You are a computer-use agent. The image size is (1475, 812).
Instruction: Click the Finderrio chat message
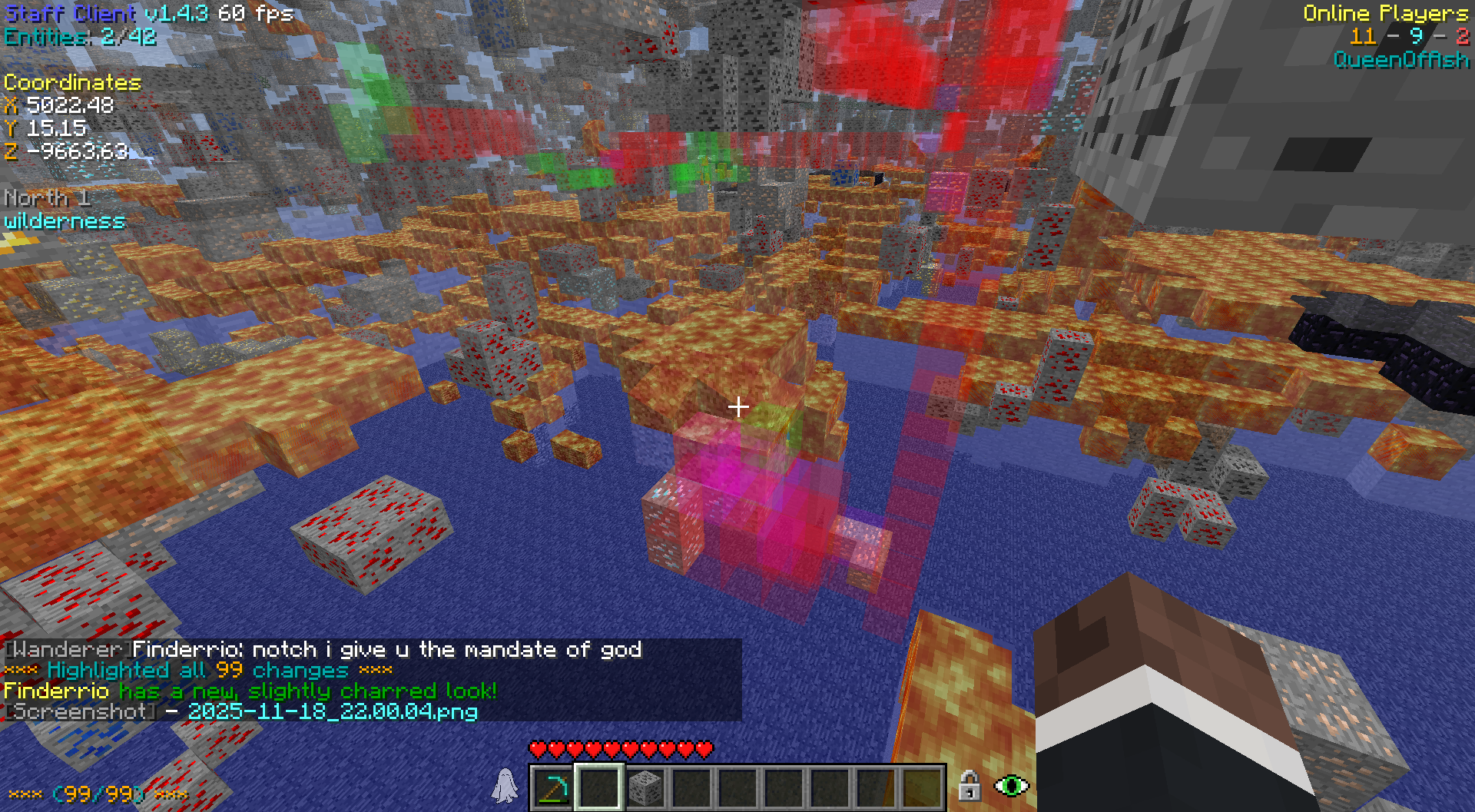386,650
